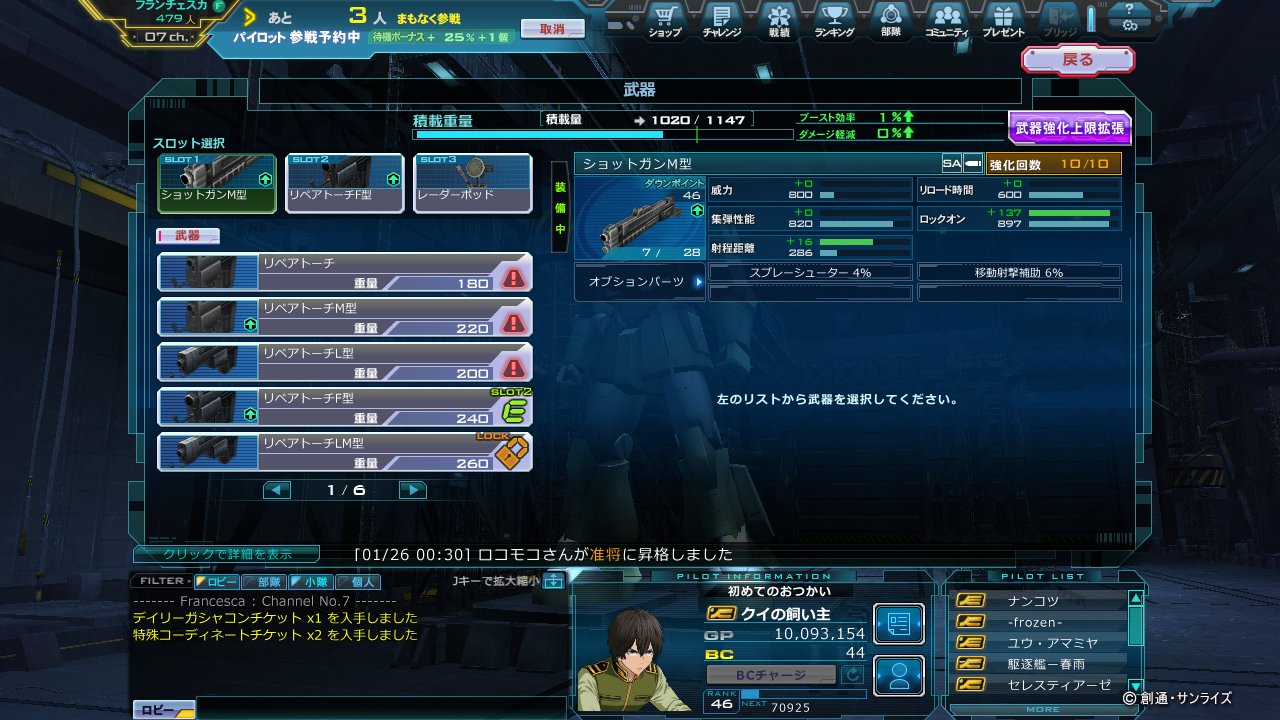
Task: Select Slot 3 レーダーポッド
Action: [x=473, y=183]
